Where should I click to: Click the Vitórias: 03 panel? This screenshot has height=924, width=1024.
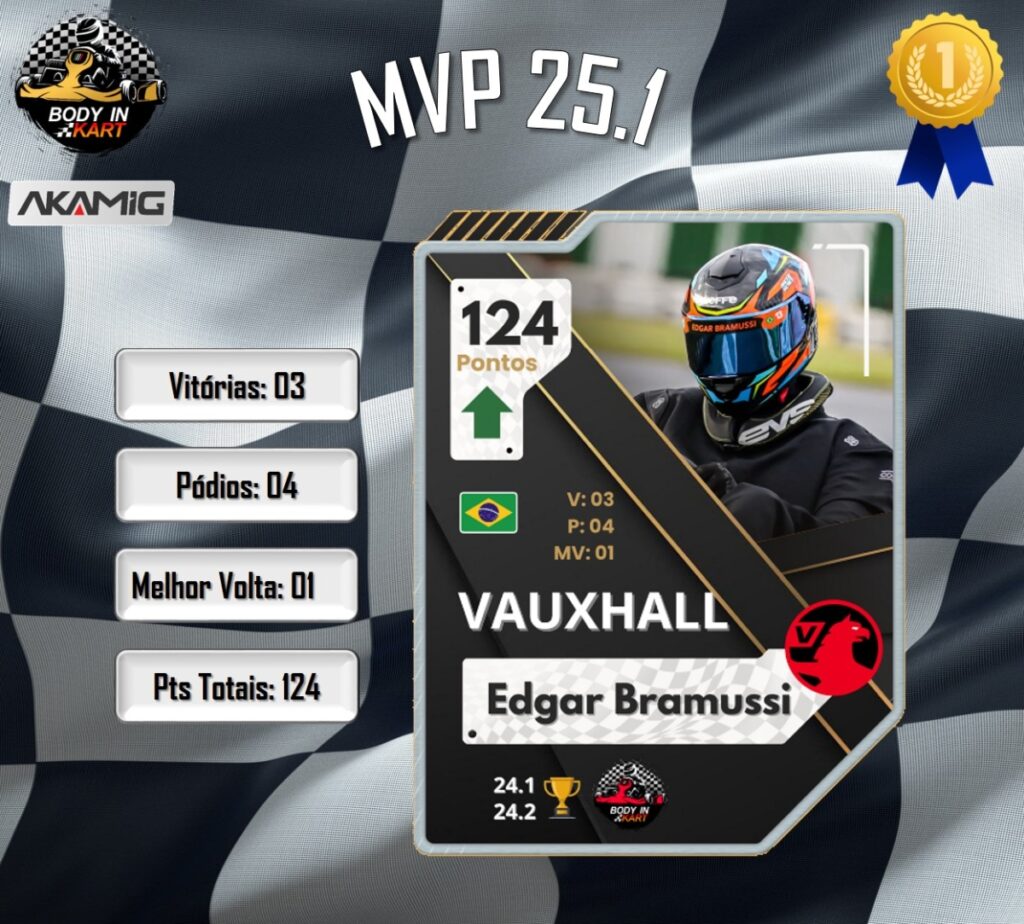coord(237,385)
